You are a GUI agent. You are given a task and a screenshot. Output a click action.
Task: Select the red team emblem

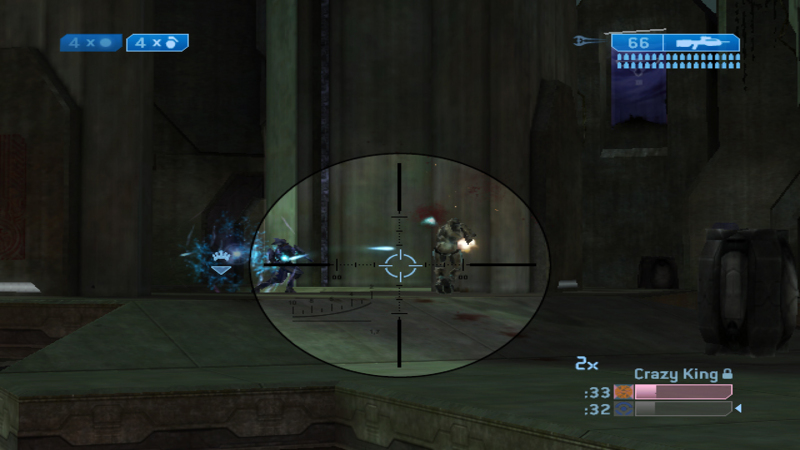click(624, 392)
